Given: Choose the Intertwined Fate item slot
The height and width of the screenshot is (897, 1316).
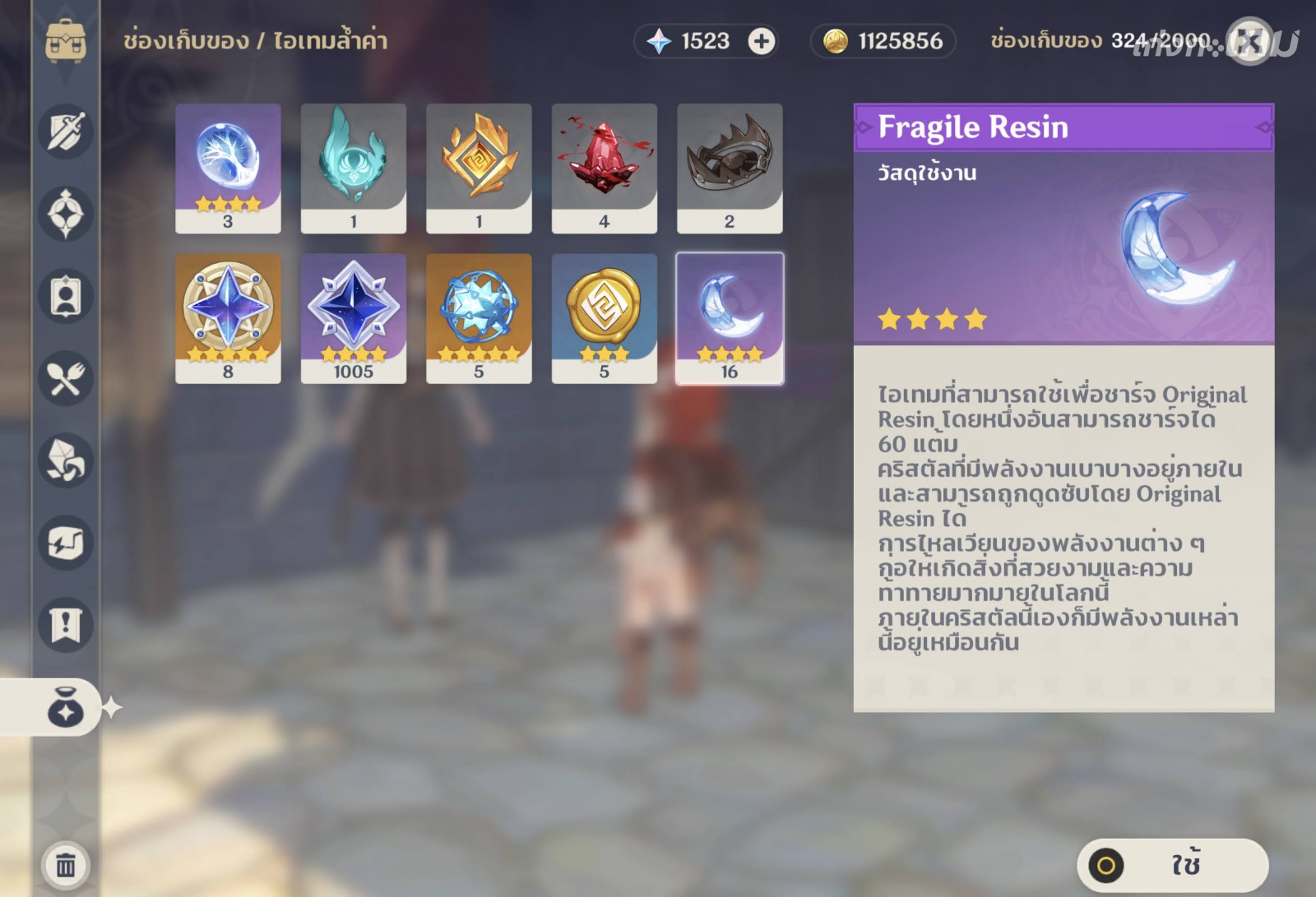Looking at the screenshot, I should click(x=479, y=317).
